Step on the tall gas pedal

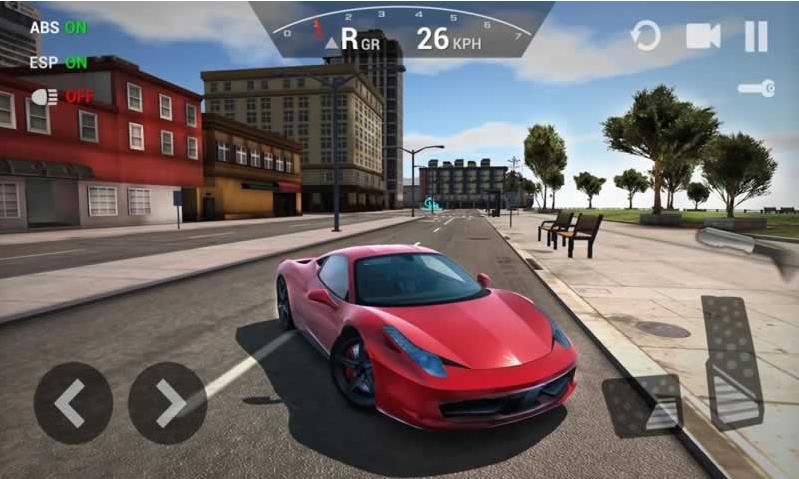click(x=734, y=362)
